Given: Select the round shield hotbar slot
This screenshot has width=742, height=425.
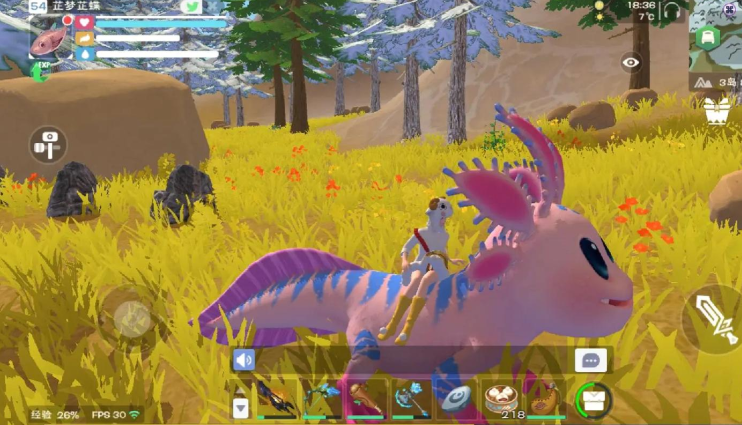Looking at the screenshot, I should tap(457, 398).
